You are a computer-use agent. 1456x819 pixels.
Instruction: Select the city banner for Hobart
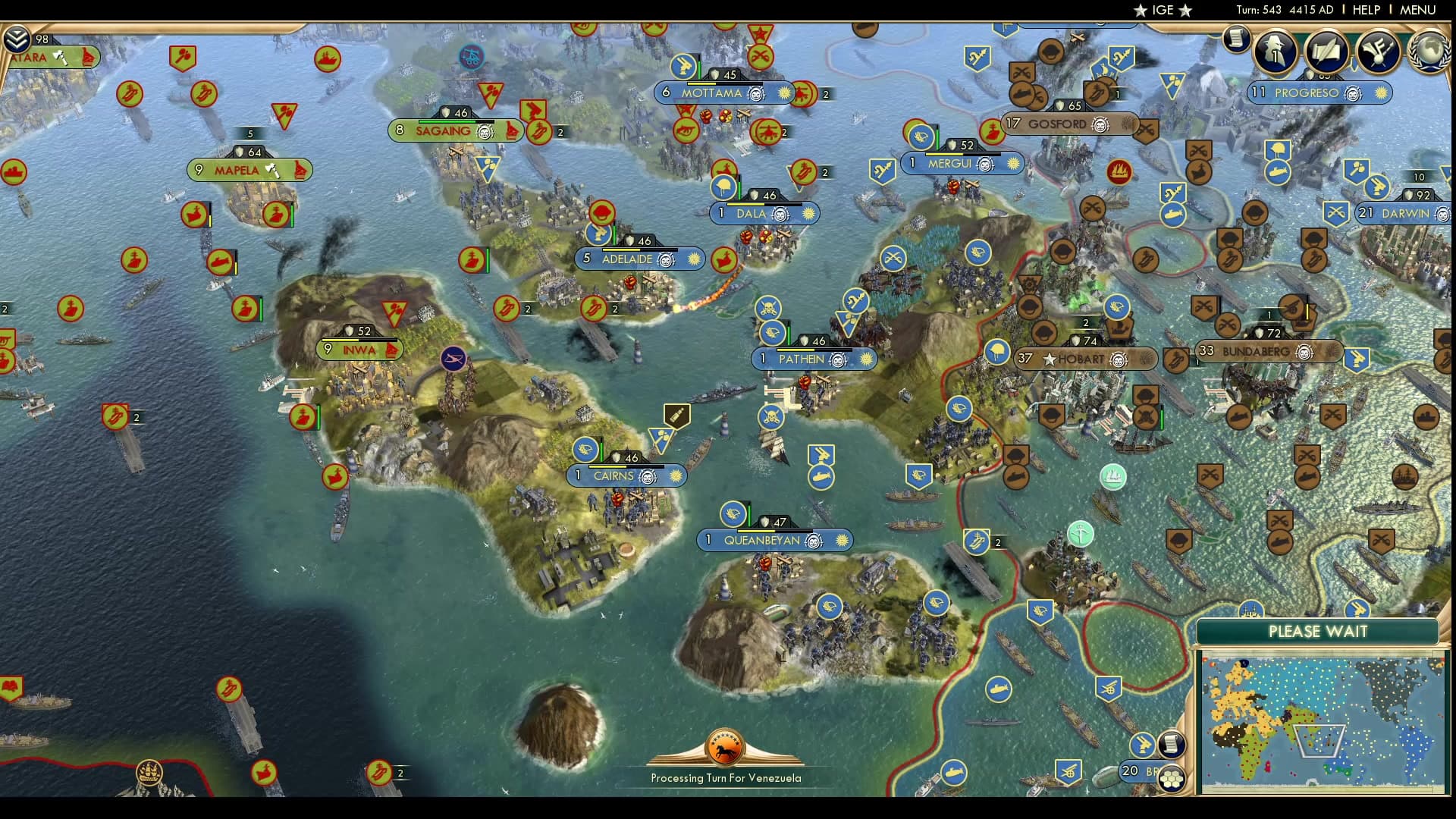(1083, 359)
